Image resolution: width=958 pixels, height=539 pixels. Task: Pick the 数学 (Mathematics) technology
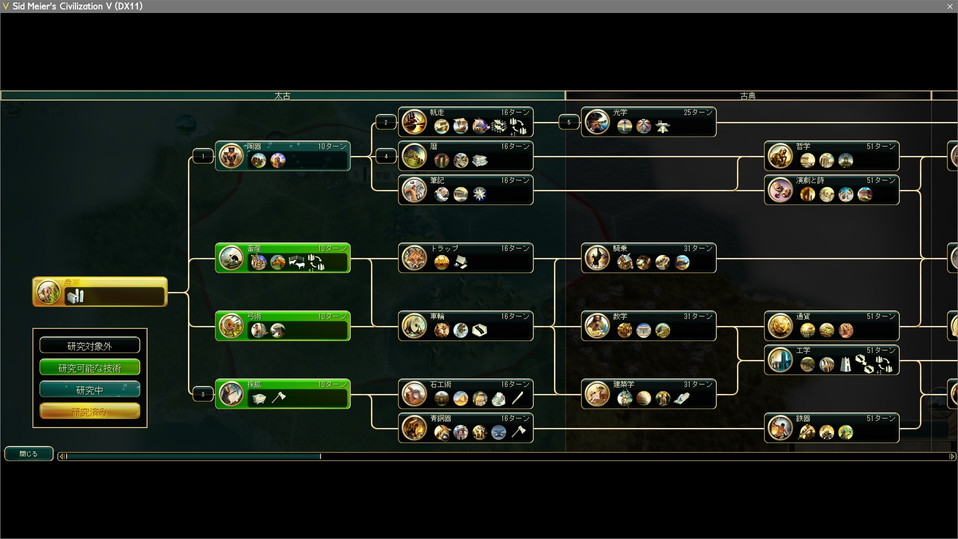[649, 326]
